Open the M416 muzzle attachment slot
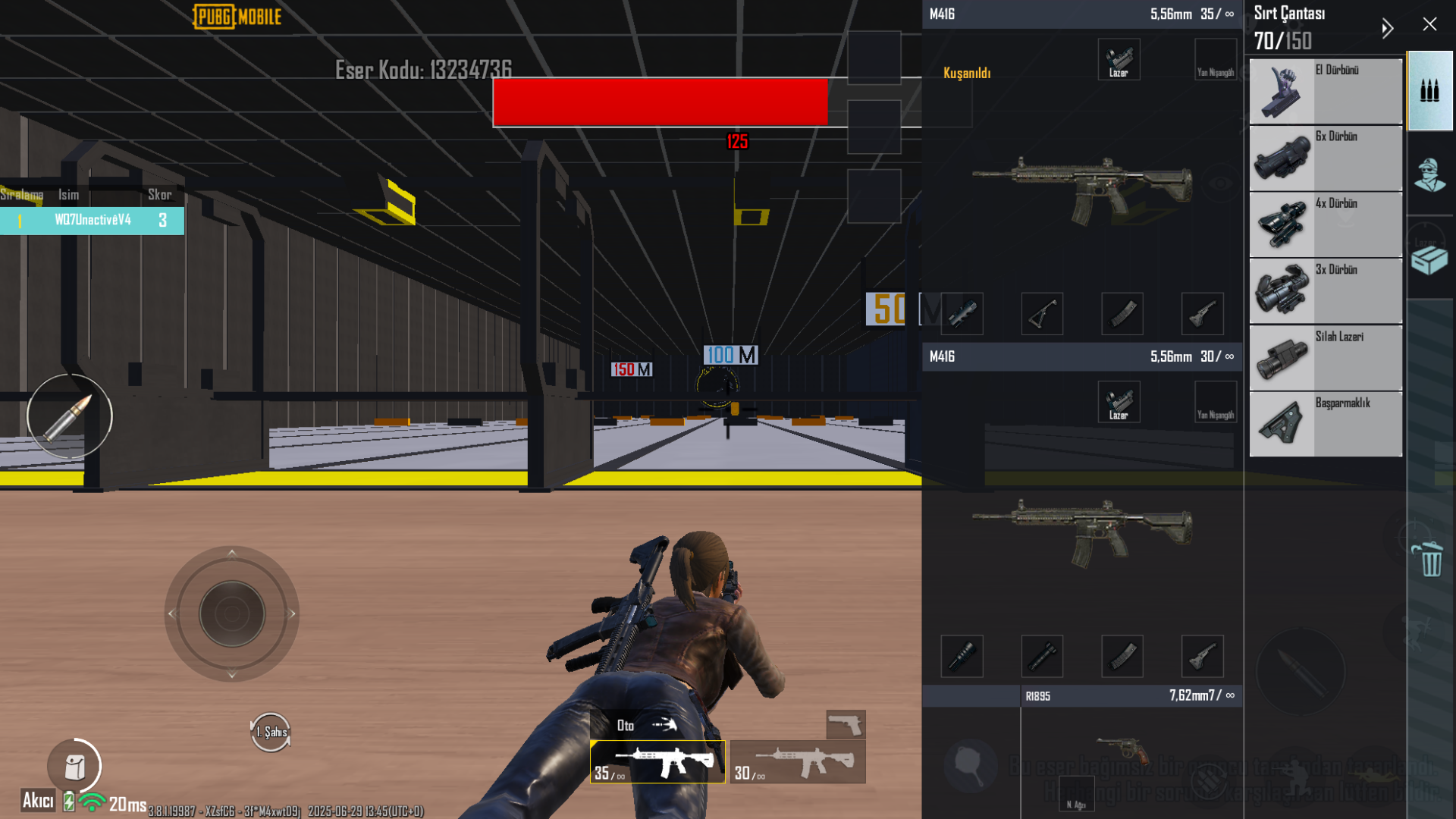This screenshot has width=1456, height=819. (x=962, y=314)
